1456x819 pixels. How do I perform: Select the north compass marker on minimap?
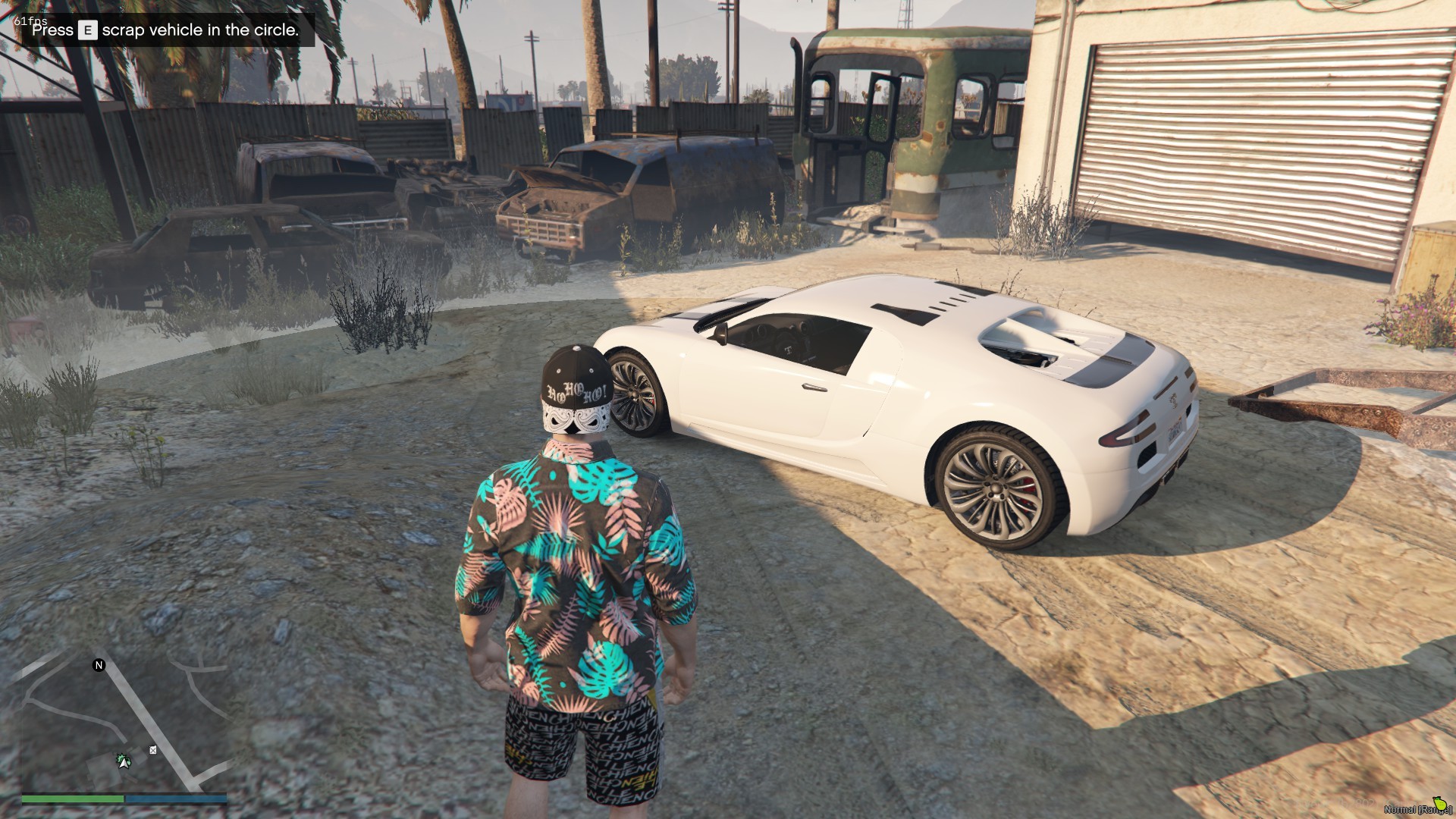point(99,665)
